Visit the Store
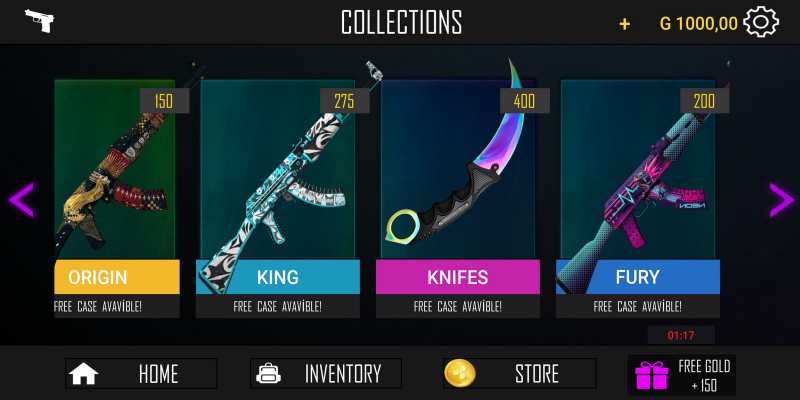800x400 pixels. point(519,374)
